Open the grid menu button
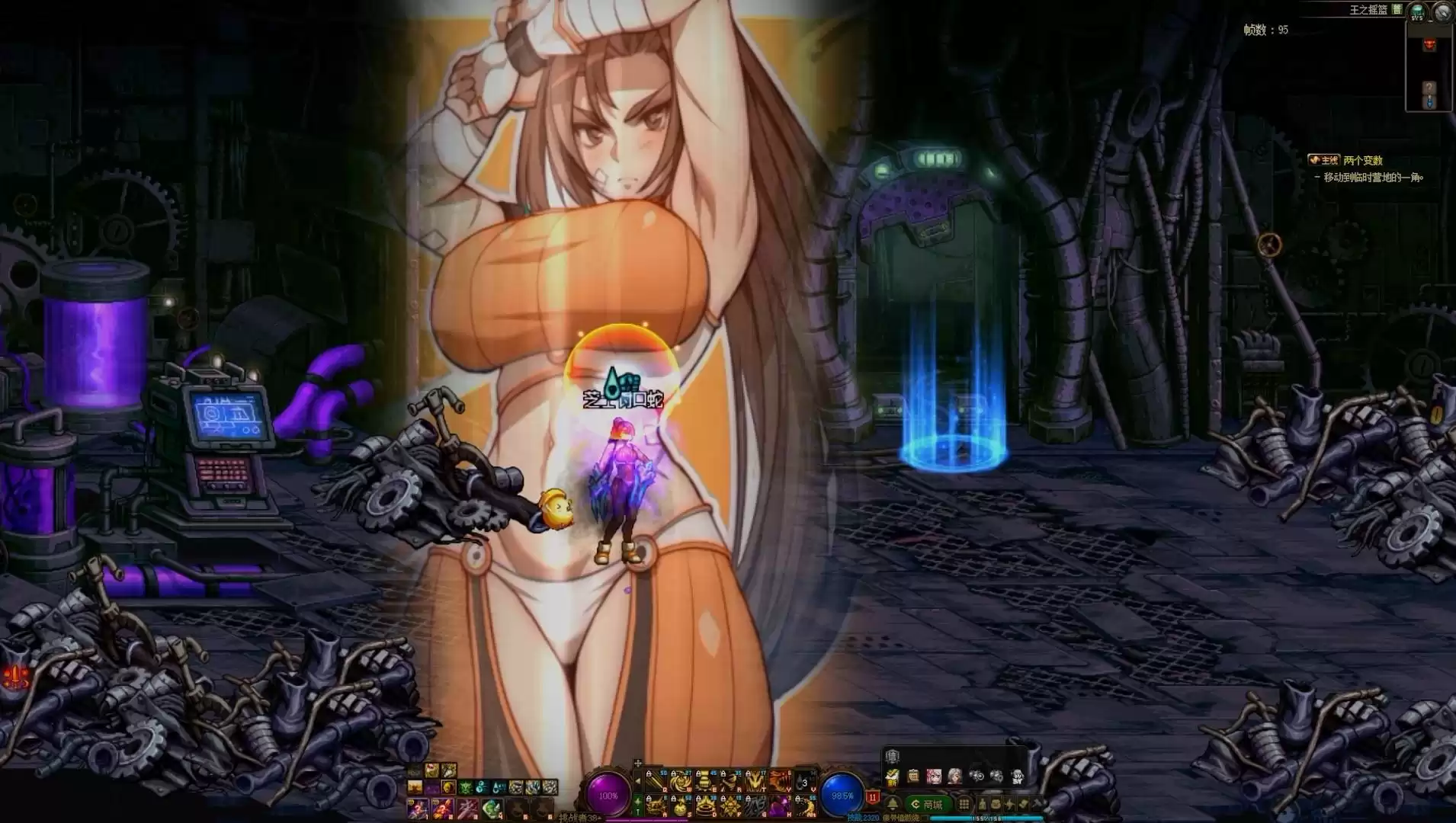1456x823 pixels. click(964, 805)
